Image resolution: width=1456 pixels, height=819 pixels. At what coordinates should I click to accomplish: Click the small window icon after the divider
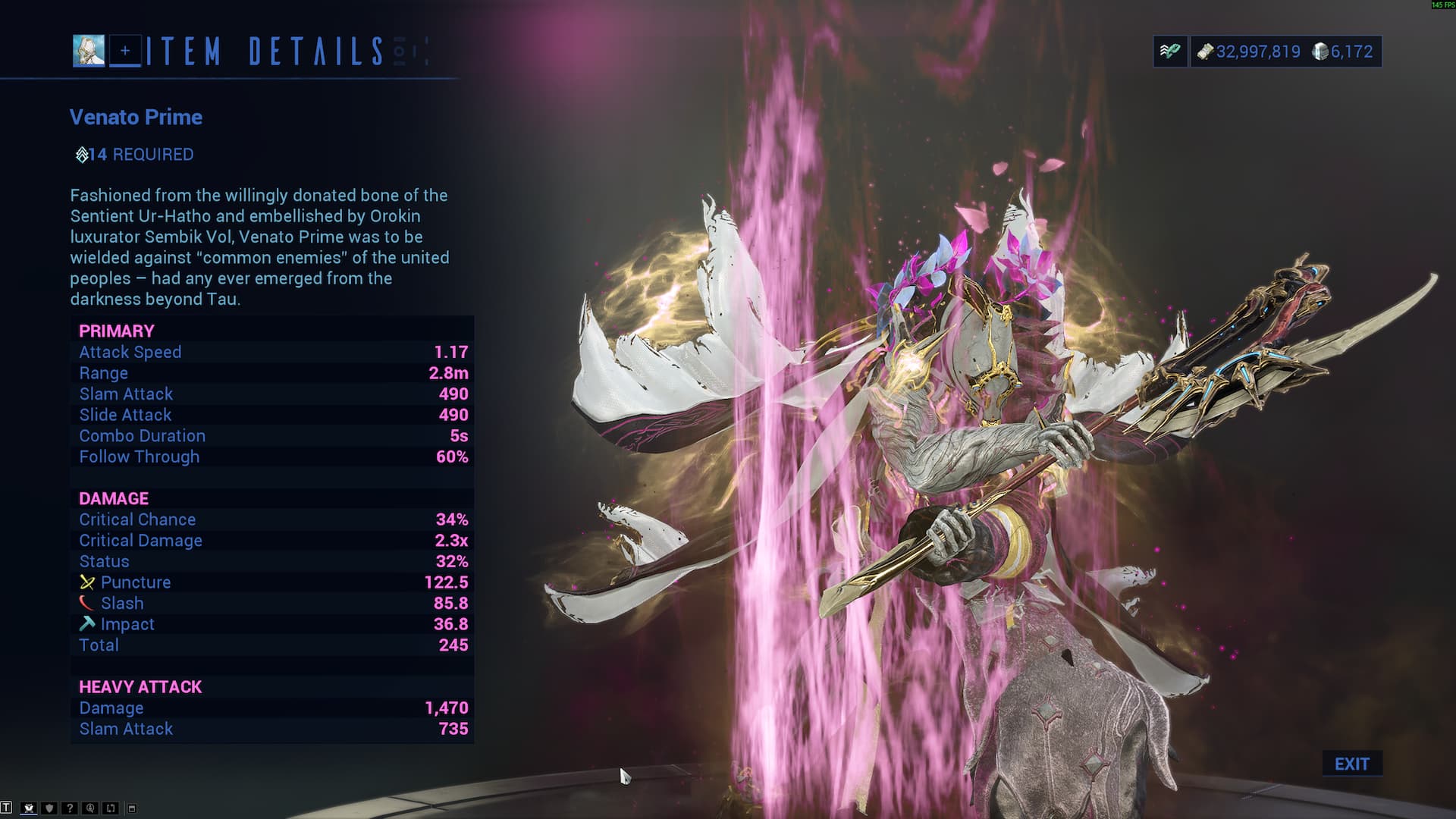tap(131, 808)
